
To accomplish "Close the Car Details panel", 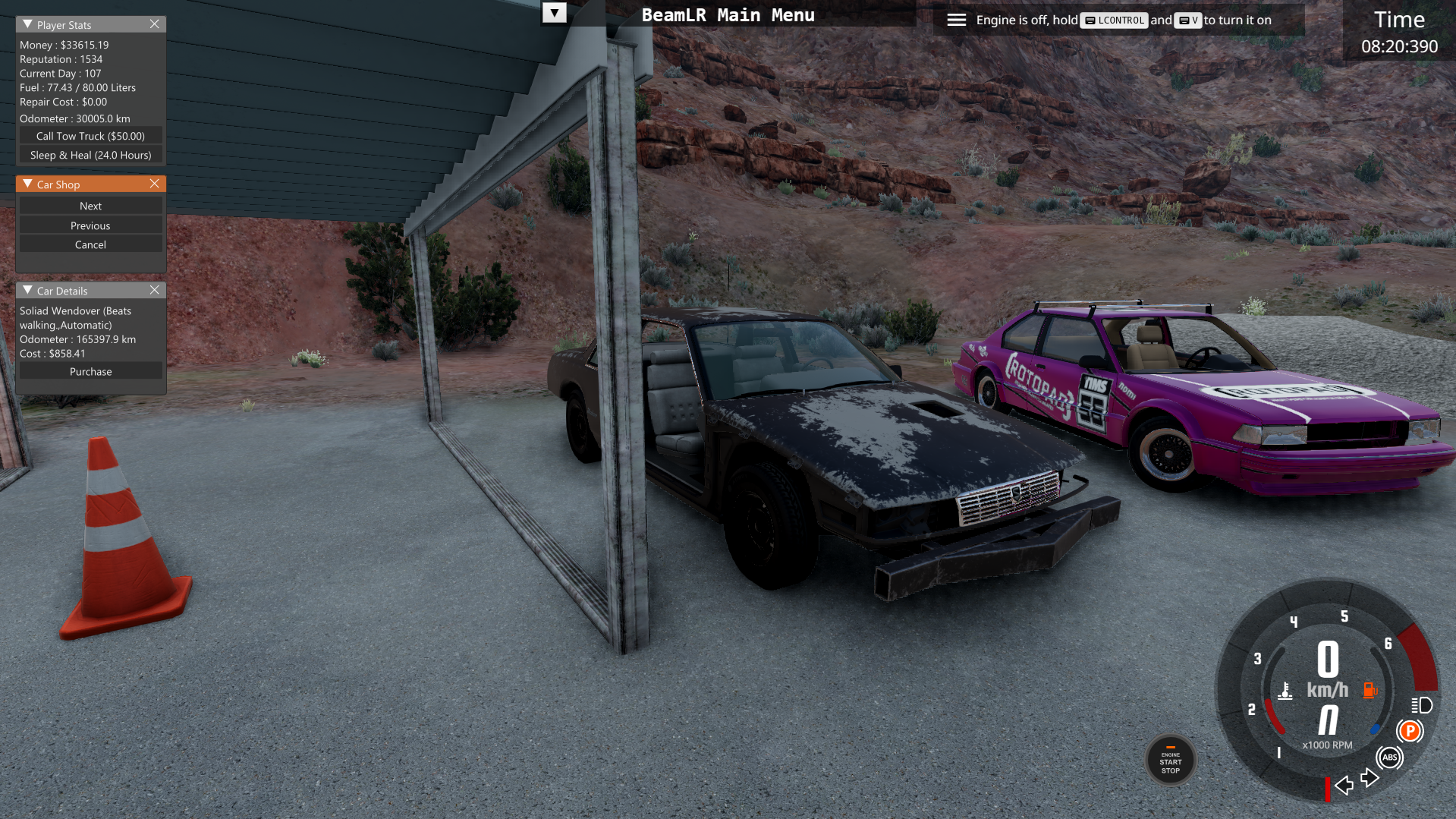I will coord(155,290).
